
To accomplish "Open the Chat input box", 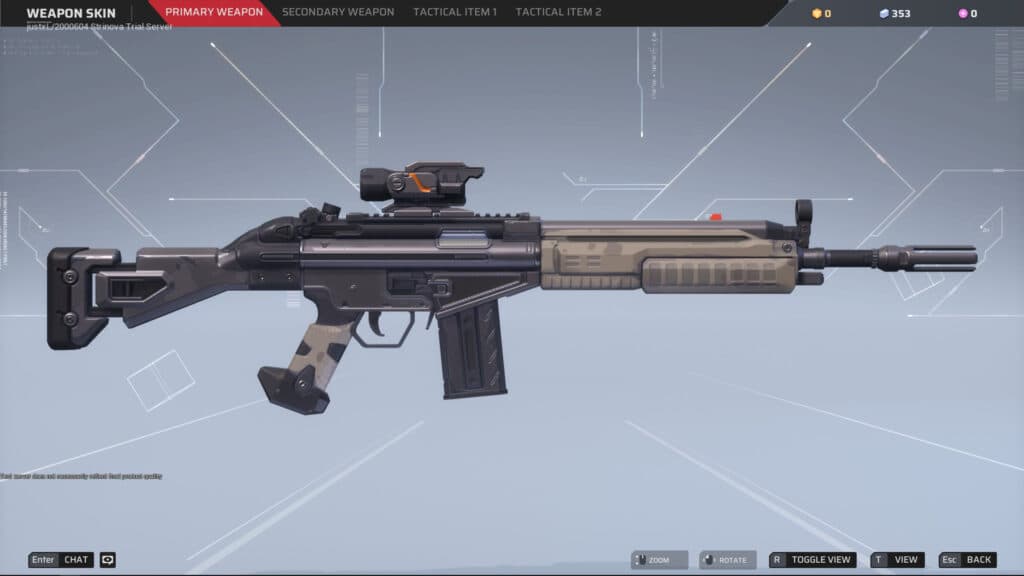I will 61,560.
